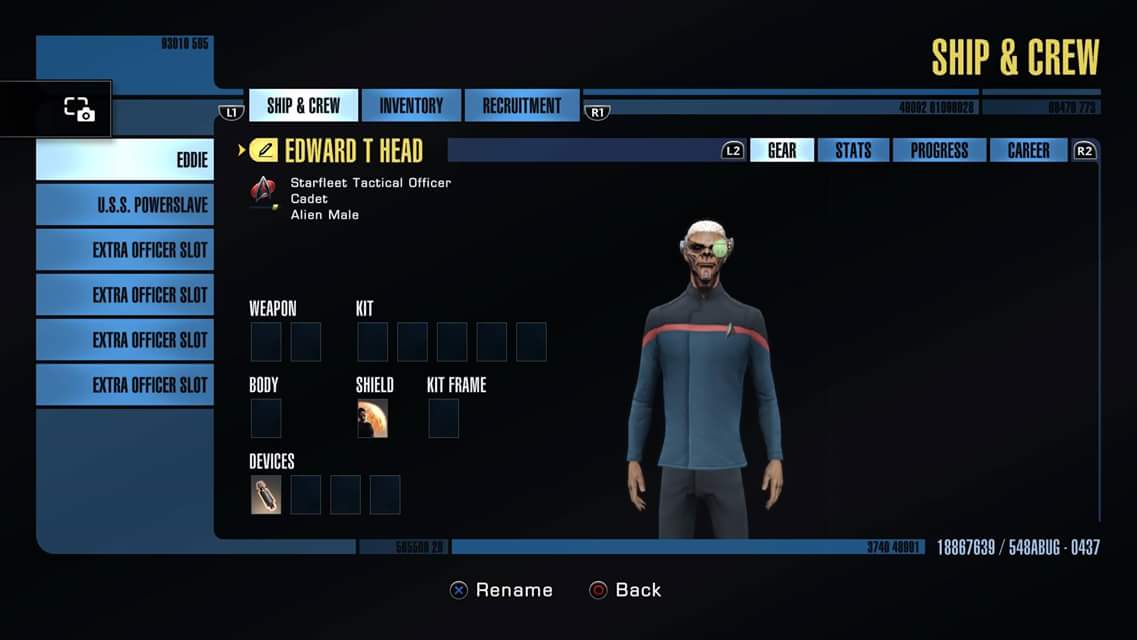Go to the Recruitment tab
Viewport: 1137px width, 640px height.
click(x=522, y=106)
